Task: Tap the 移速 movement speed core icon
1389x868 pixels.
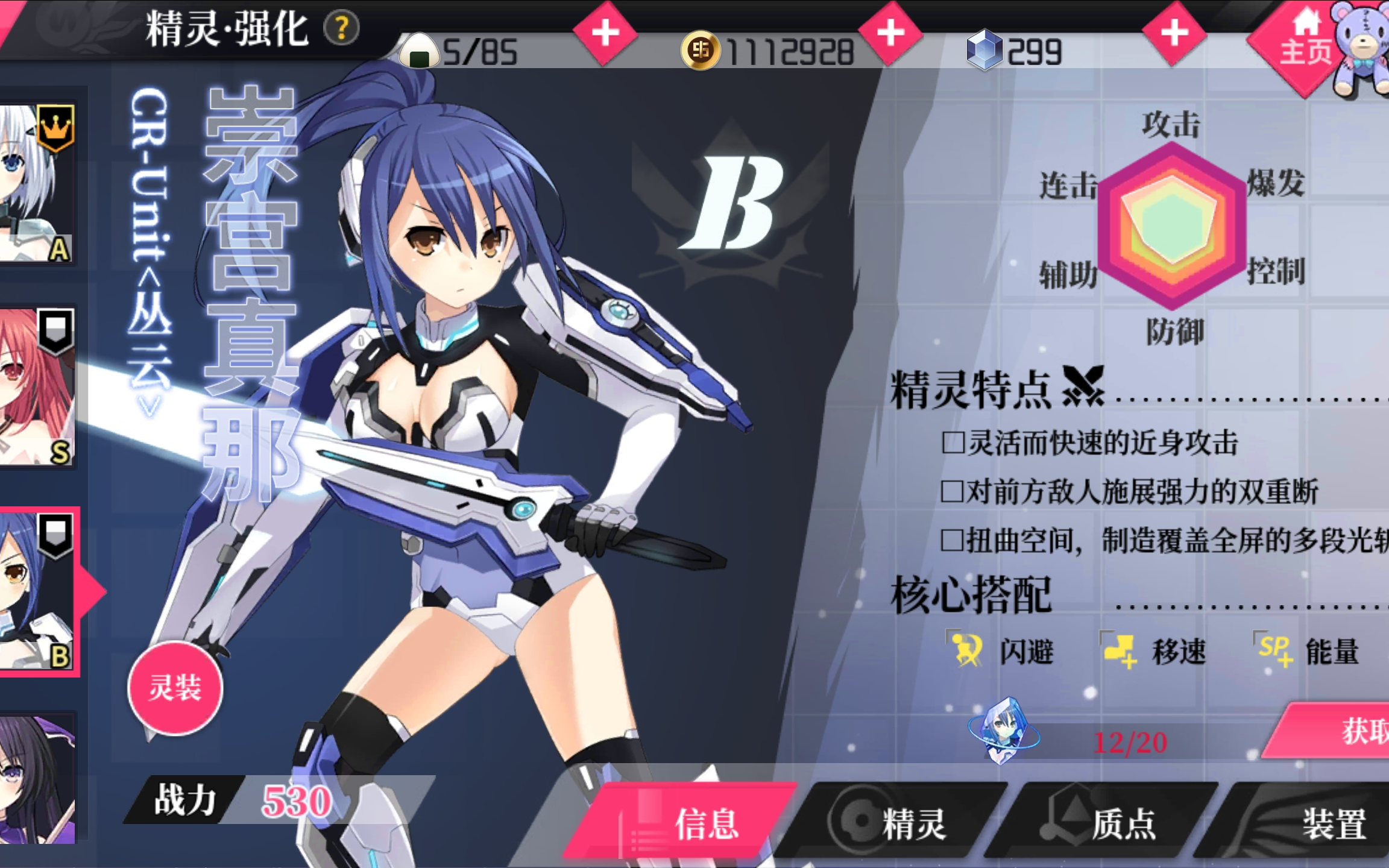Action: point(1120,651)
